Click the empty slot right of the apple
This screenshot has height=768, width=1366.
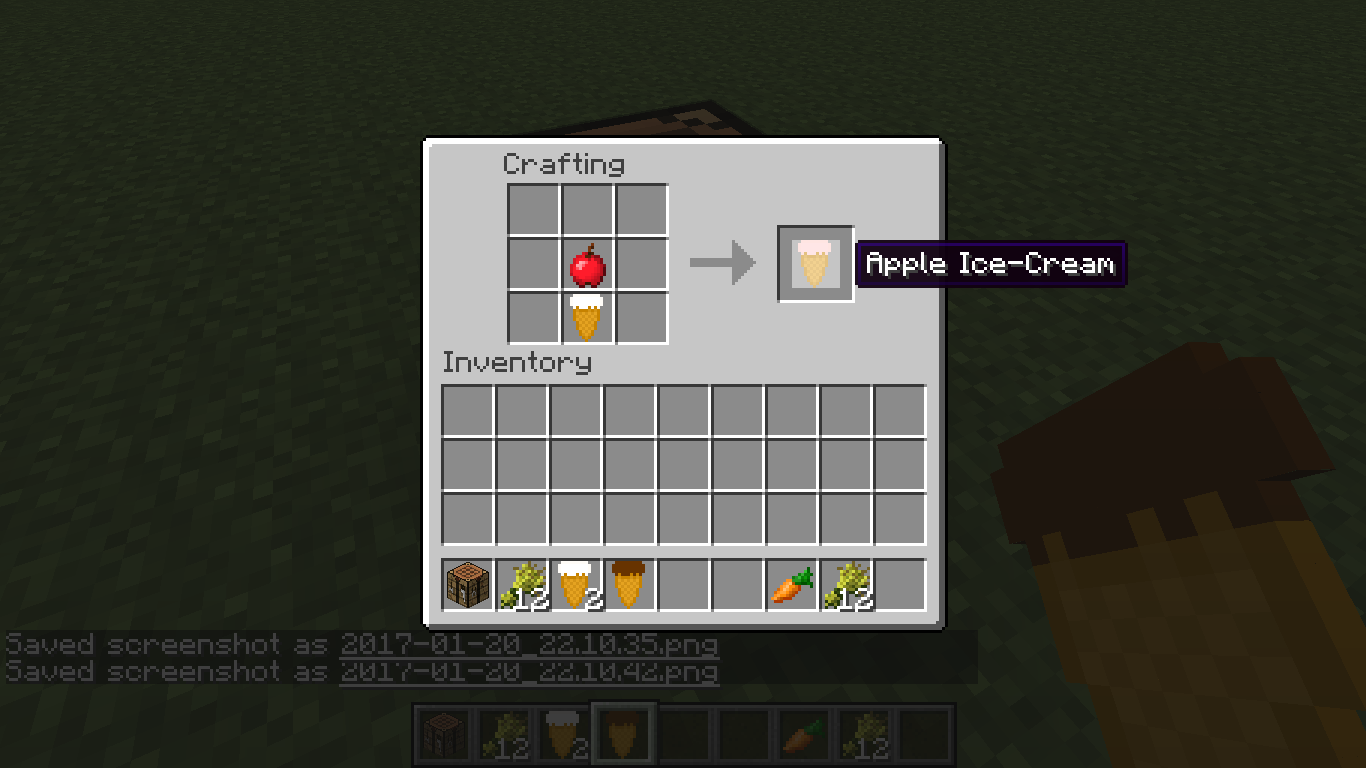[x=640, y=263]
